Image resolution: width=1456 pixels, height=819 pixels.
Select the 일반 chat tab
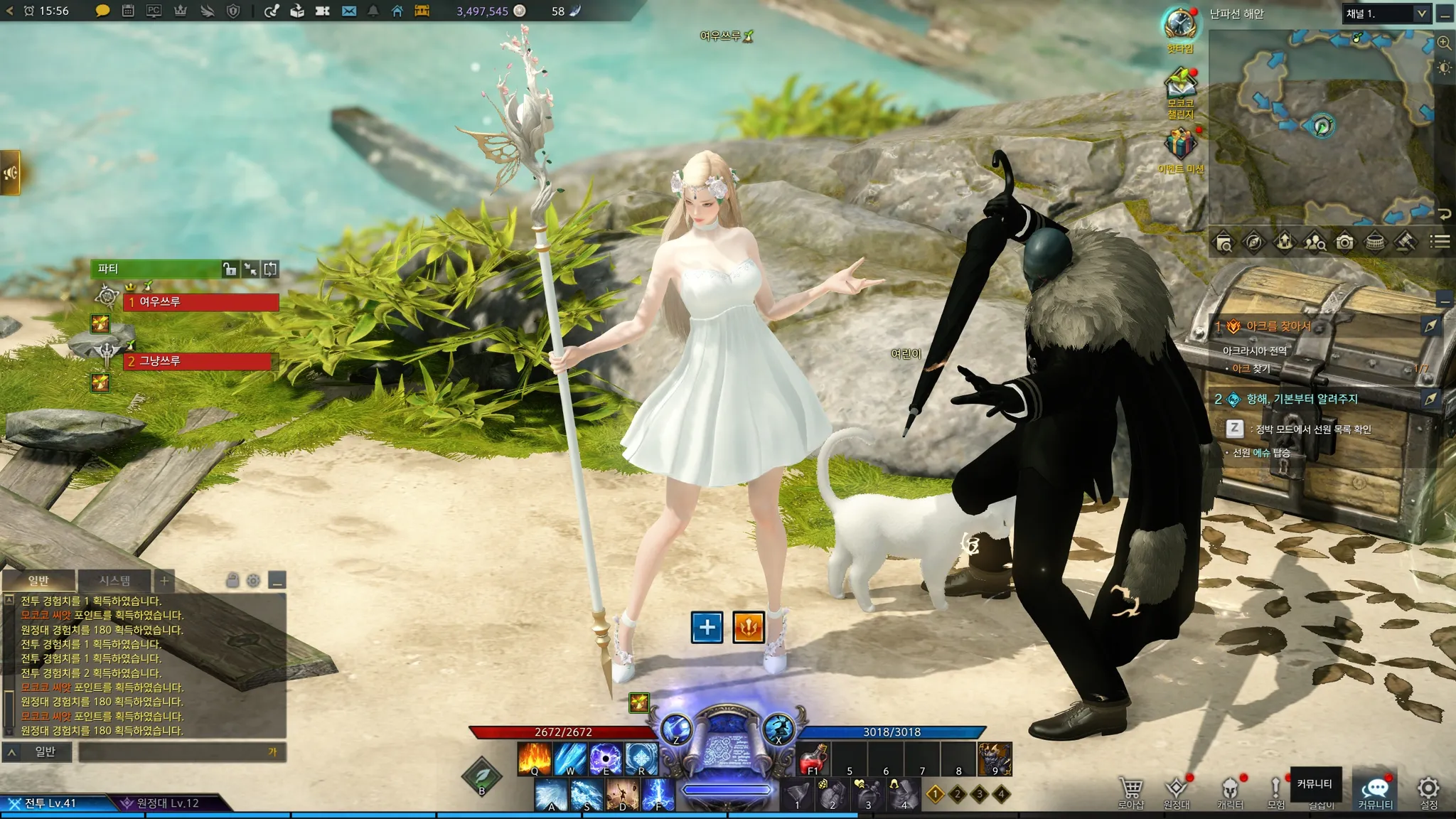click(38, 580)
